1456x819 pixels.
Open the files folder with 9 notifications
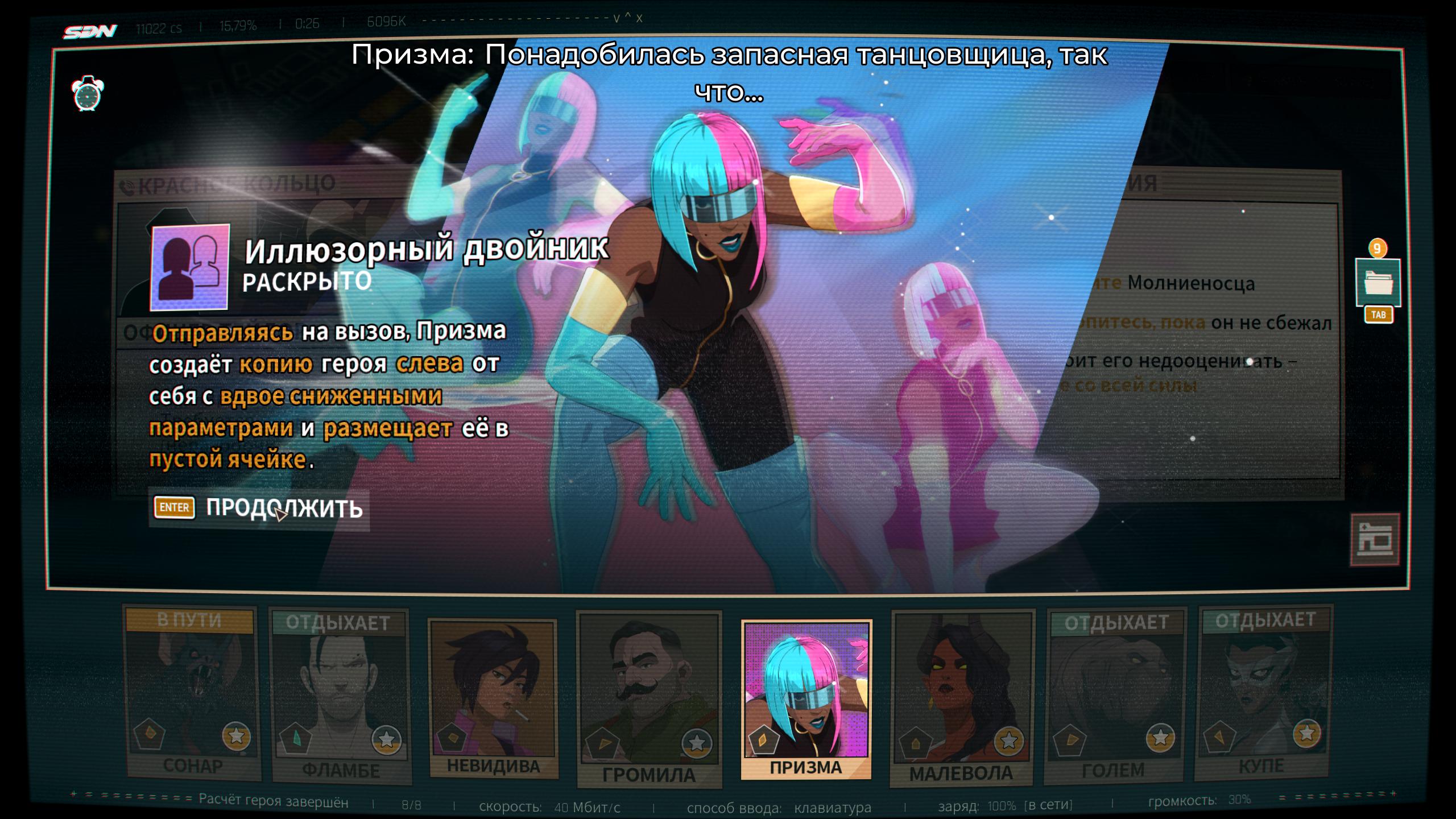point(1378,283)
